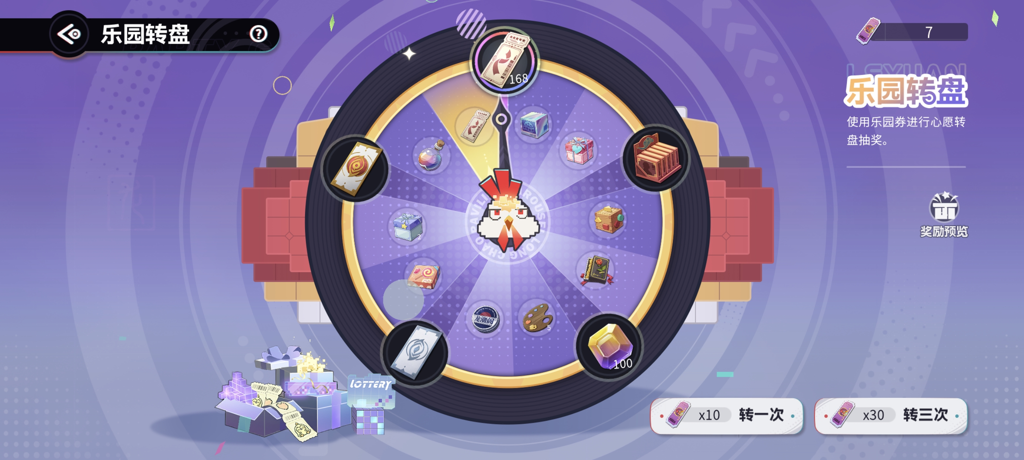The image size is (1024, 460).
Task: Open the question mark help info
Action: tap(259, 34)
